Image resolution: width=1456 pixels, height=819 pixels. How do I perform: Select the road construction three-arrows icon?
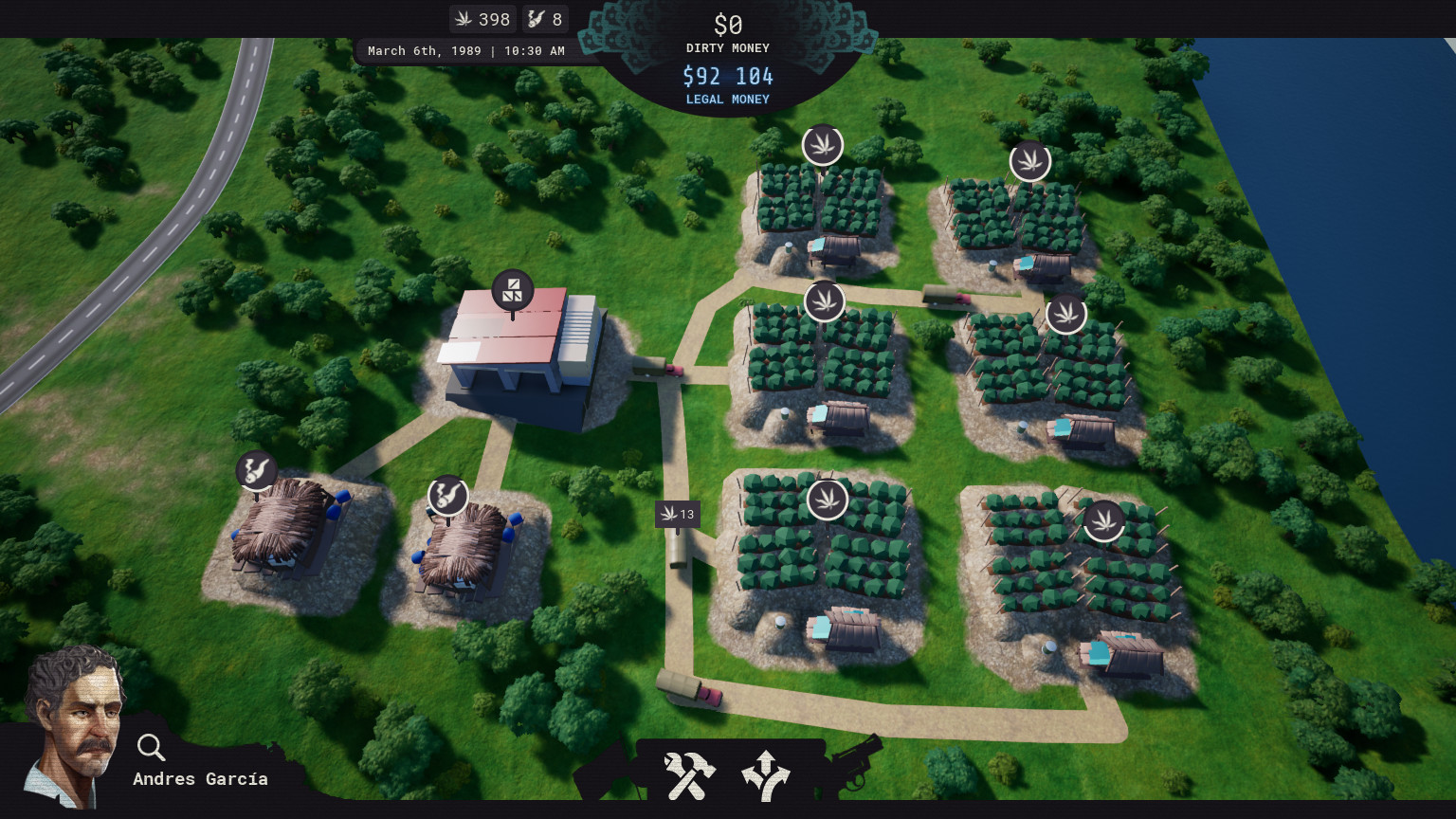tap(766, 774)
